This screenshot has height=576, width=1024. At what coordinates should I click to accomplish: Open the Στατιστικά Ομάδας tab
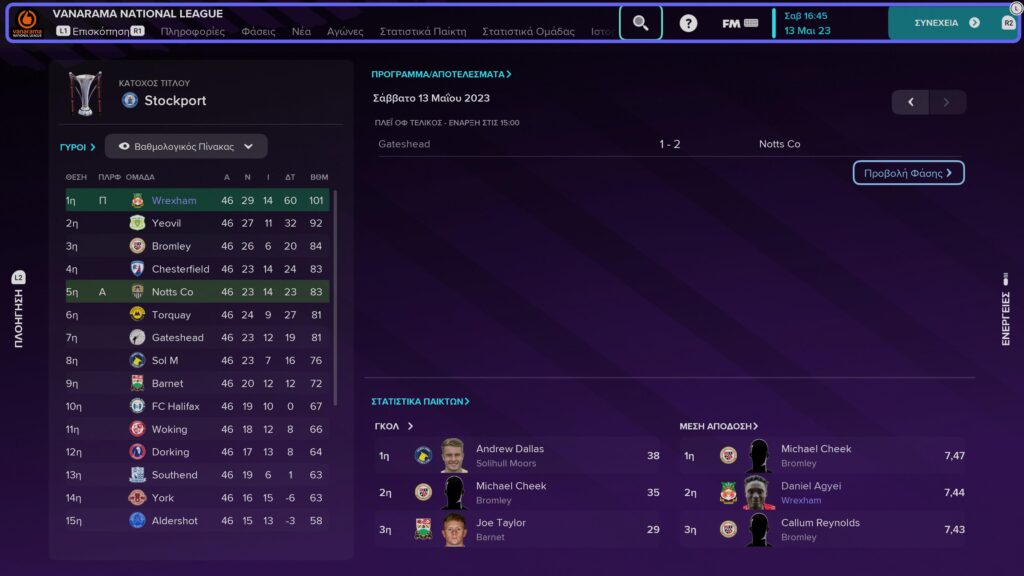pyautogui.click(x=528, y=31)
